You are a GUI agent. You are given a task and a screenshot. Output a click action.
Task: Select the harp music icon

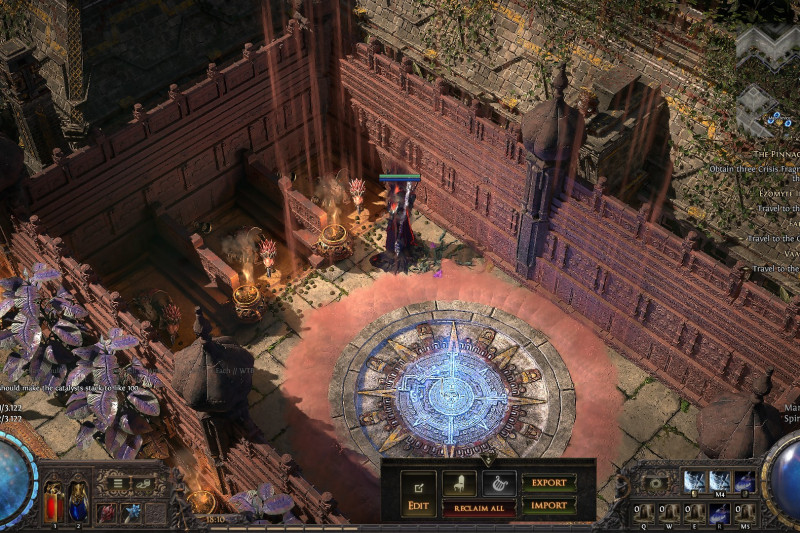[x=499, y=484]
